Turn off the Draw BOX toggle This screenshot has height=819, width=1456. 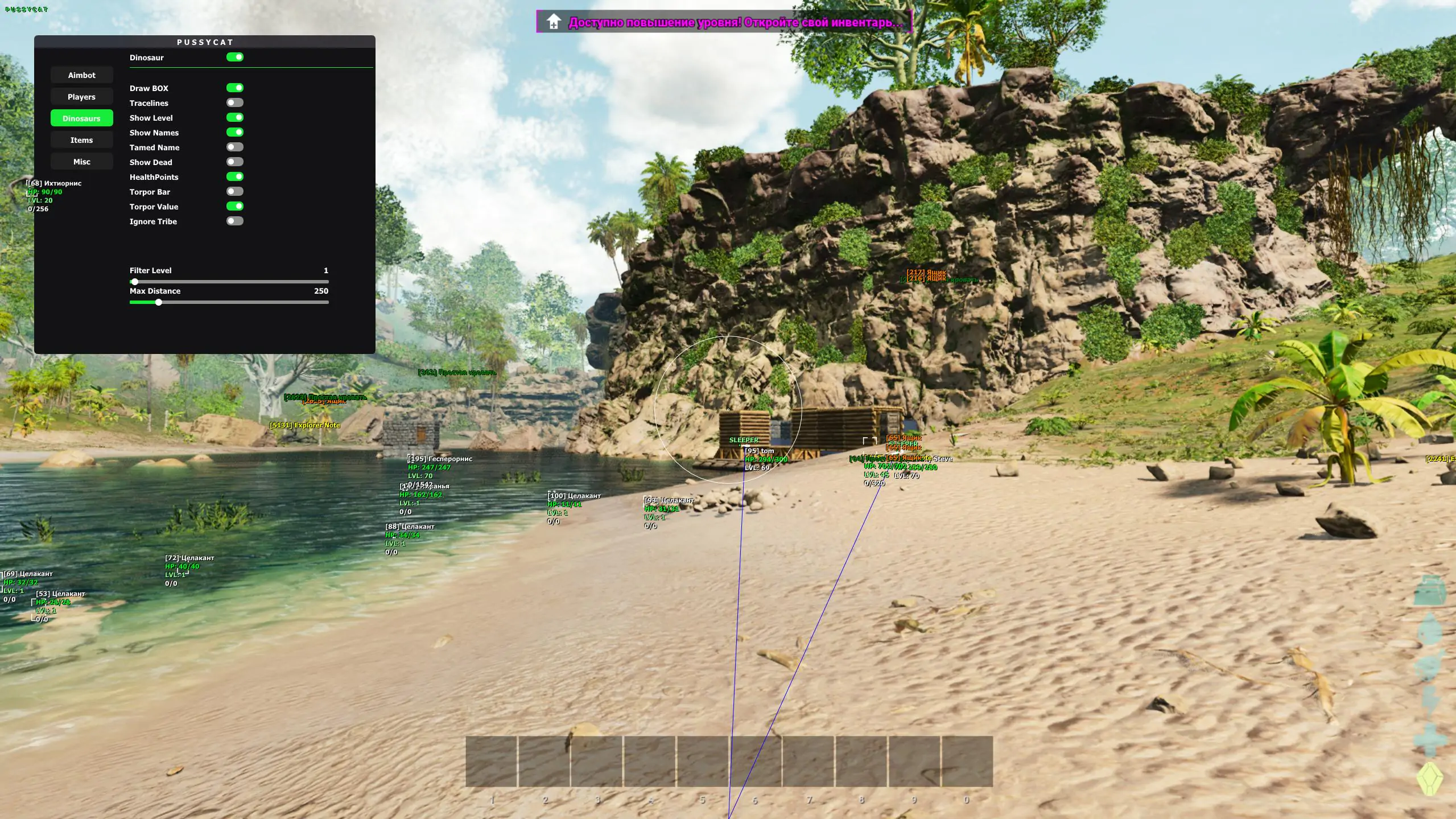[x=234, y=88]
